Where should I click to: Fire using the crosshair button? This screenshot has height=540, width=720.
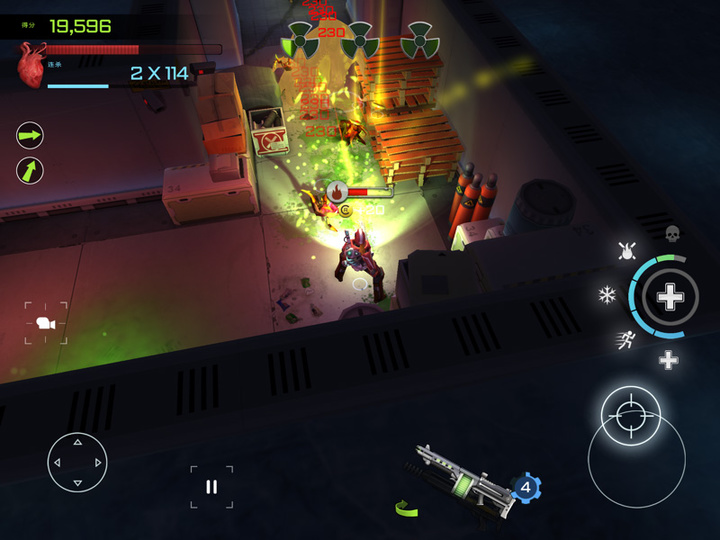631,414
